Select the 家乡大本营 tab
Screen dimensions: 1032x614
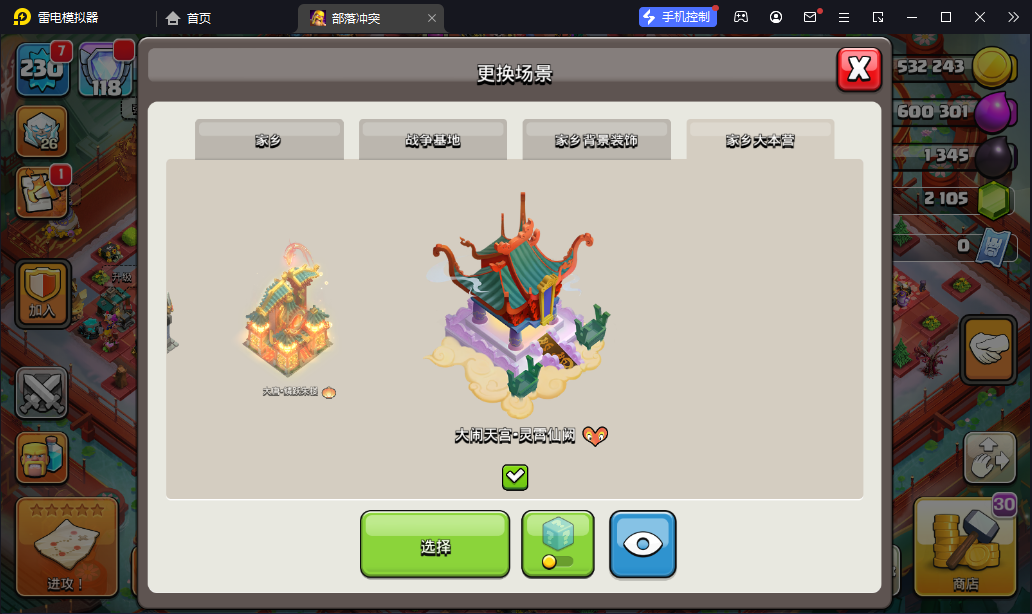760,140
